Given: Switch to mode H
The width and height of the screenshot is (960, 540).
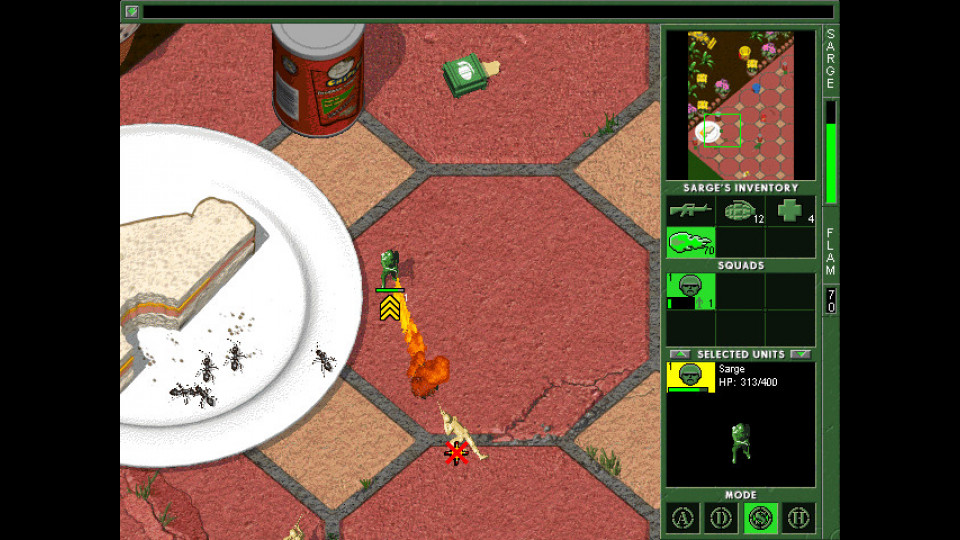Looking at the screenshot, I should pyautogui.click(x=797, y=518).
